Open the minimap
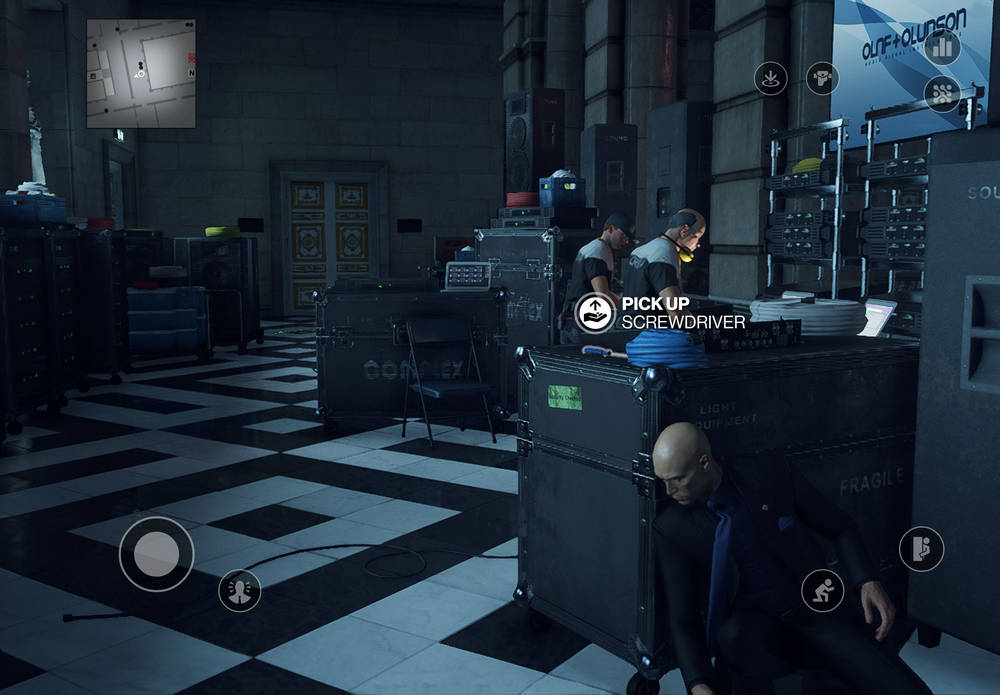Screen dimensions: 1000x695 (141, 74)
